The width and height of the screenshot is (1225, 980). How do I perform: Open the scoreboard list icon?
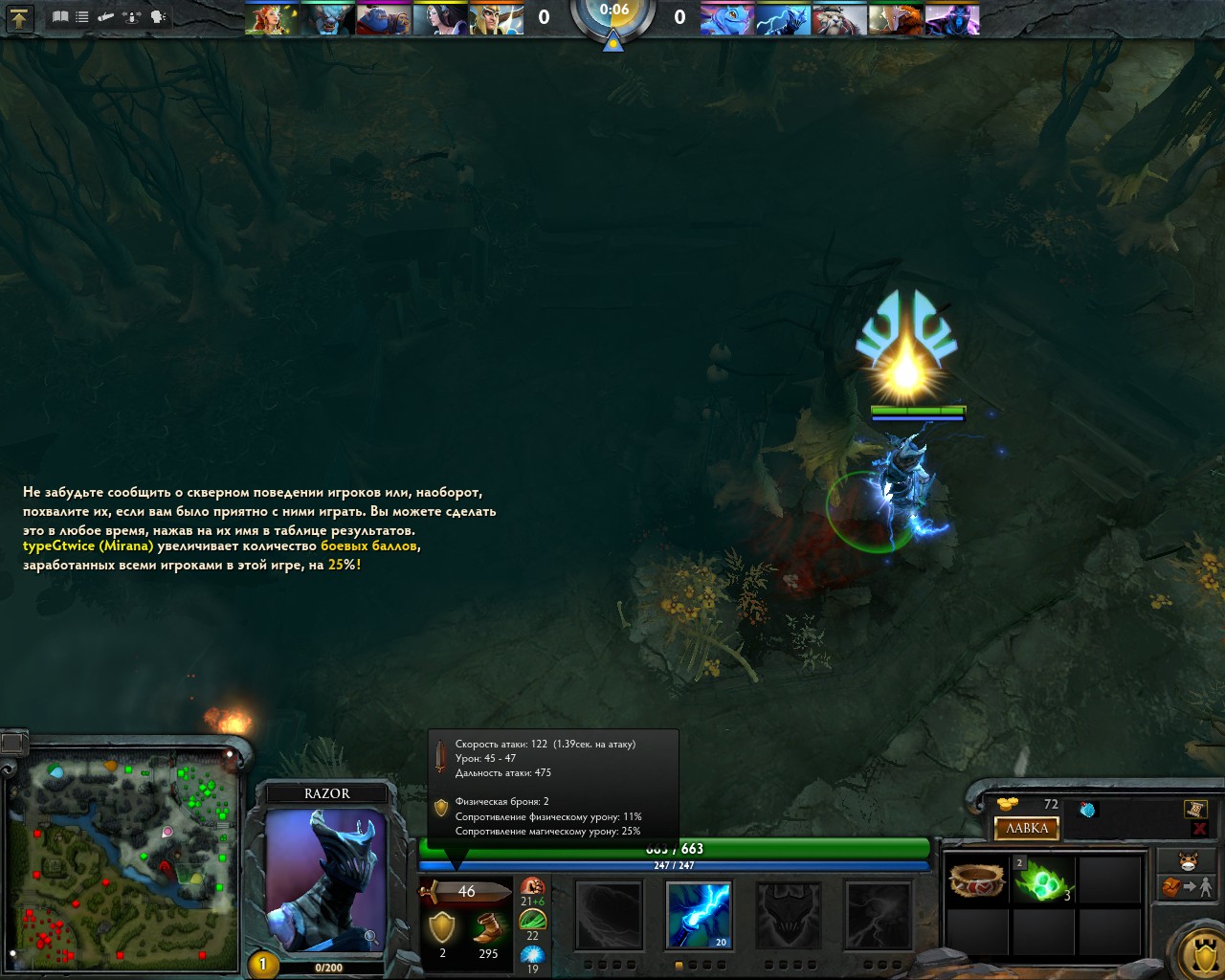[x=82, y=17]
